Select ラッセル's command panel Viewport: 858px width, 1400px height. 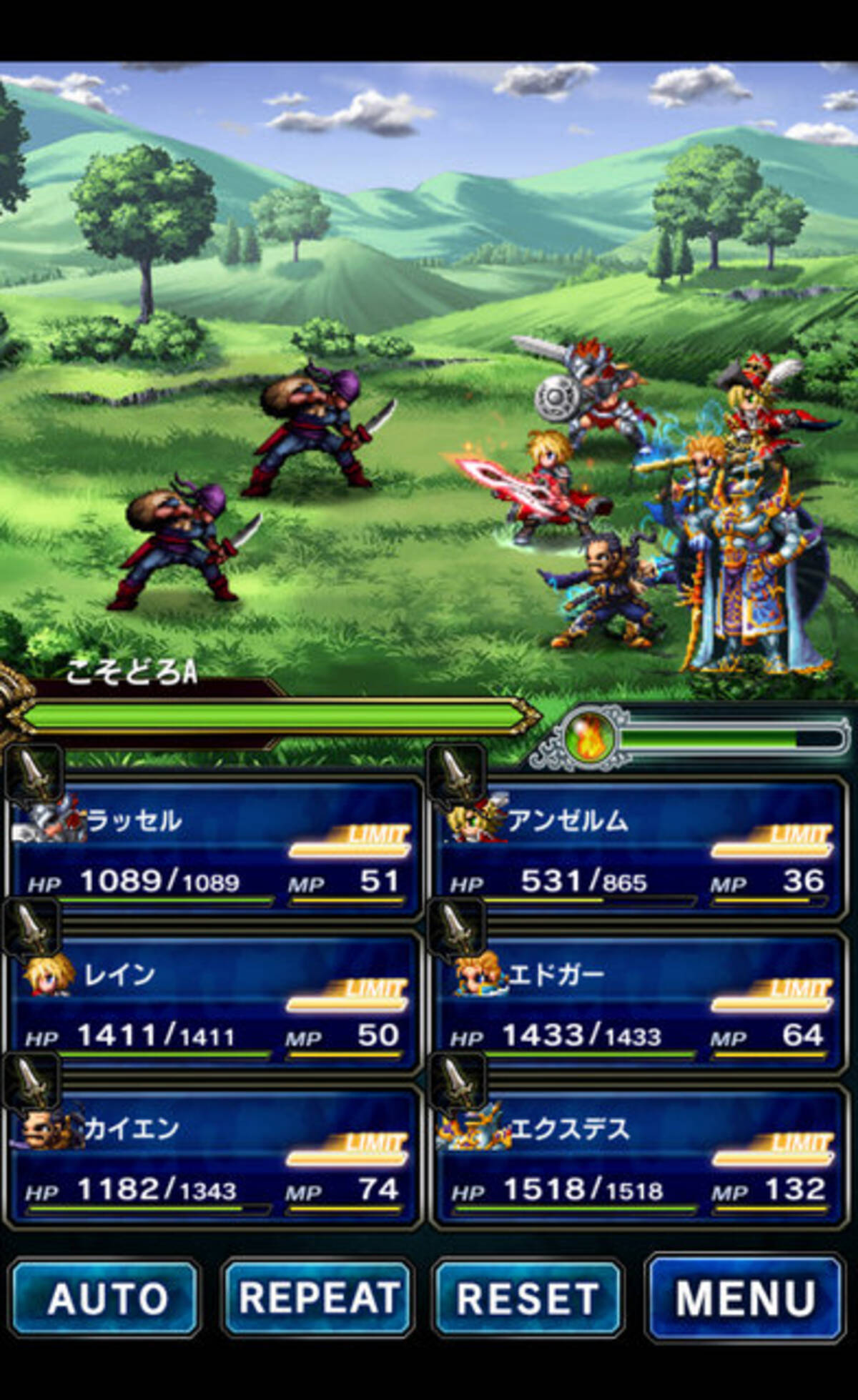pos(214,849)
